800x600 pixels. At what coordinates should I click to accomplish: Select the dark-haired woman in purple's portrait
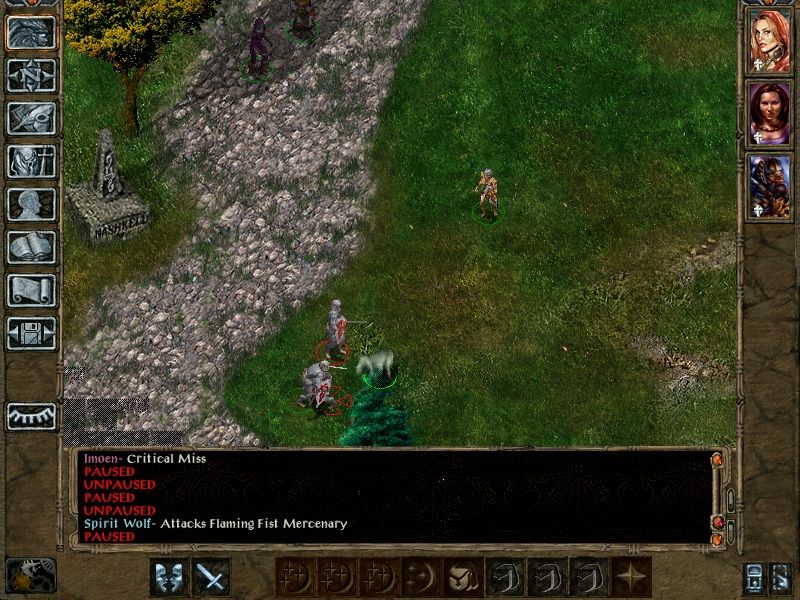click(x=769, y=113)
